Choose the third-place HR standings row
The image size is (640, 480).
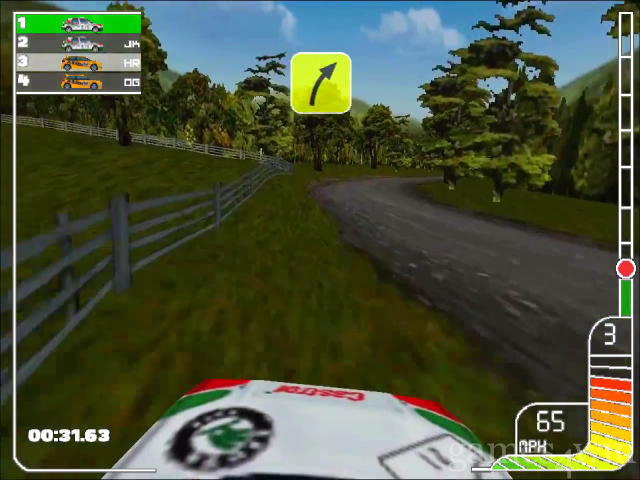[x=78, y=62]
